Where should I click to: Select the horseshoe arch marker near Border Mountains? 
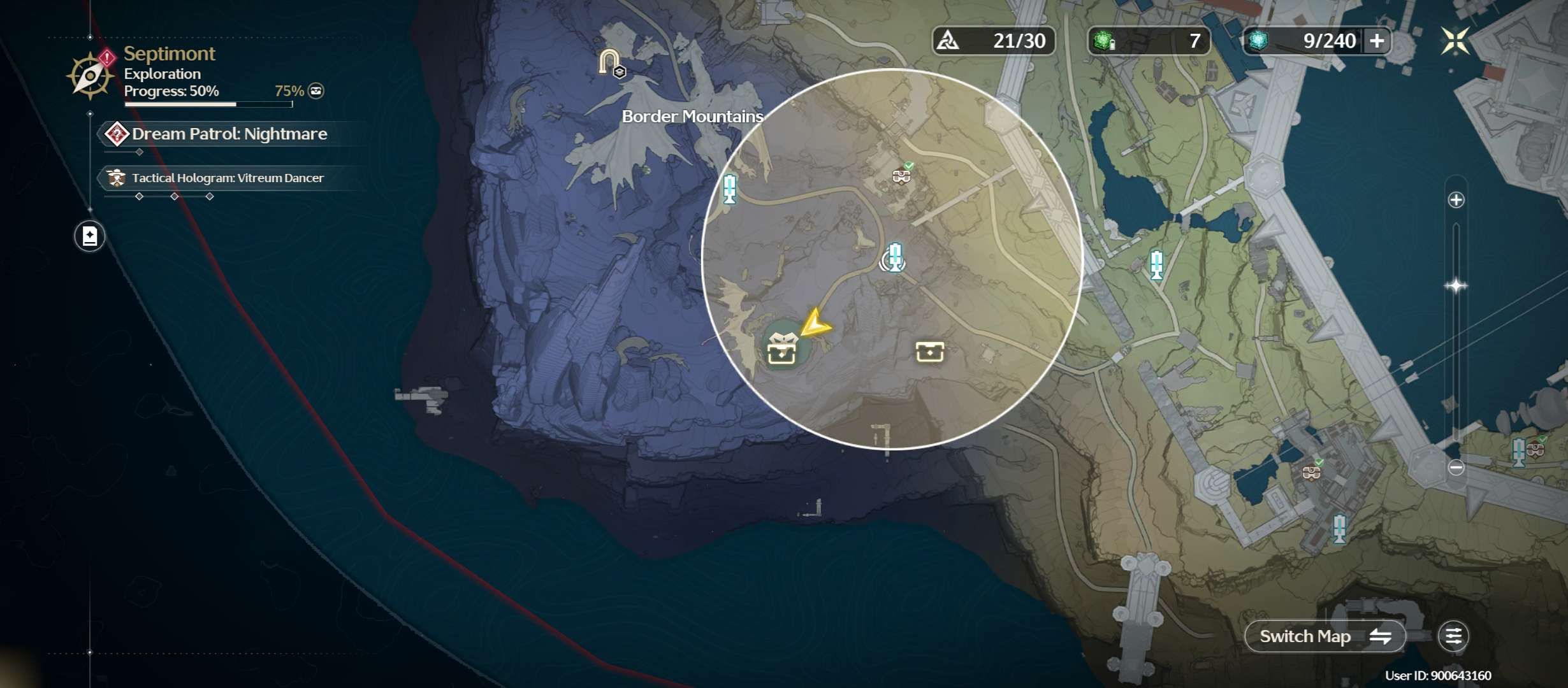point(610,62)
